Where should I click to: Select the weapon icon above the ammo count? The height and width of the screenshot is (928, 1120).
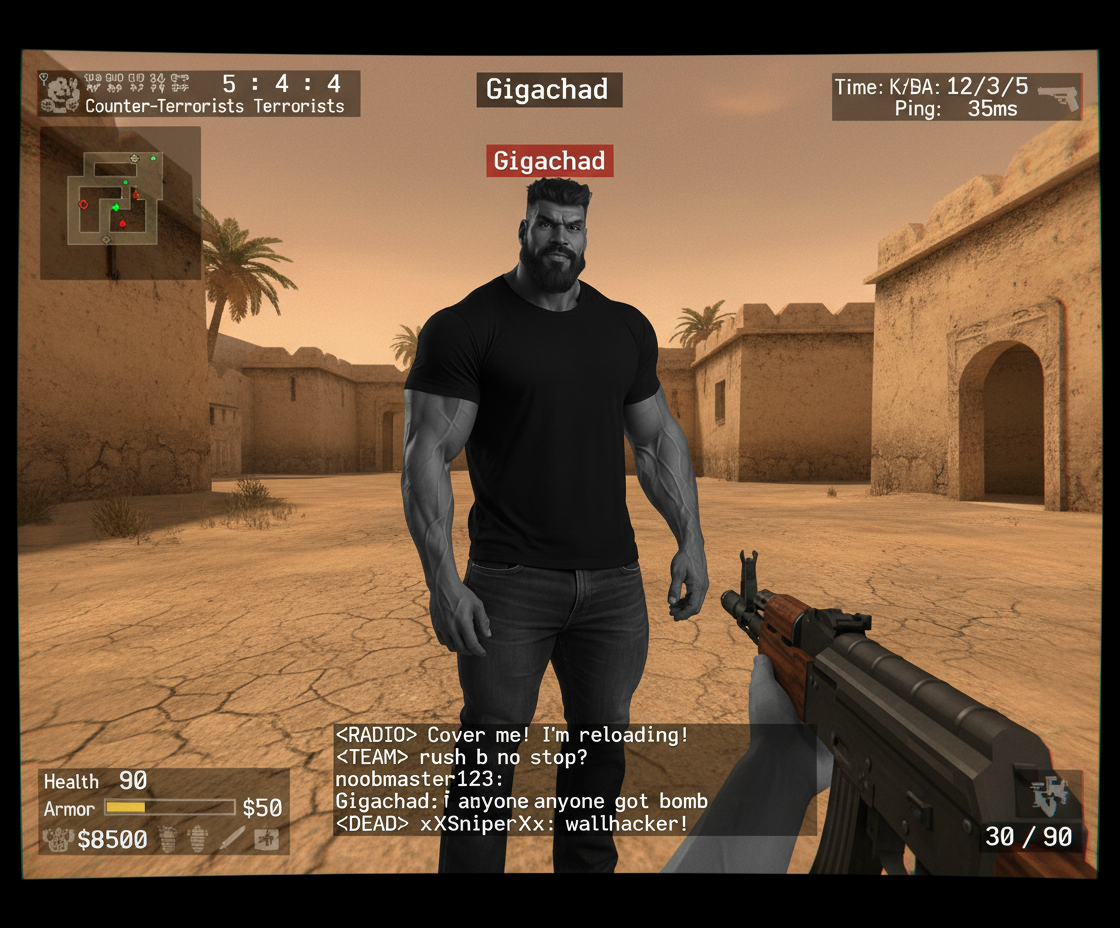[x=1049, y=795]
